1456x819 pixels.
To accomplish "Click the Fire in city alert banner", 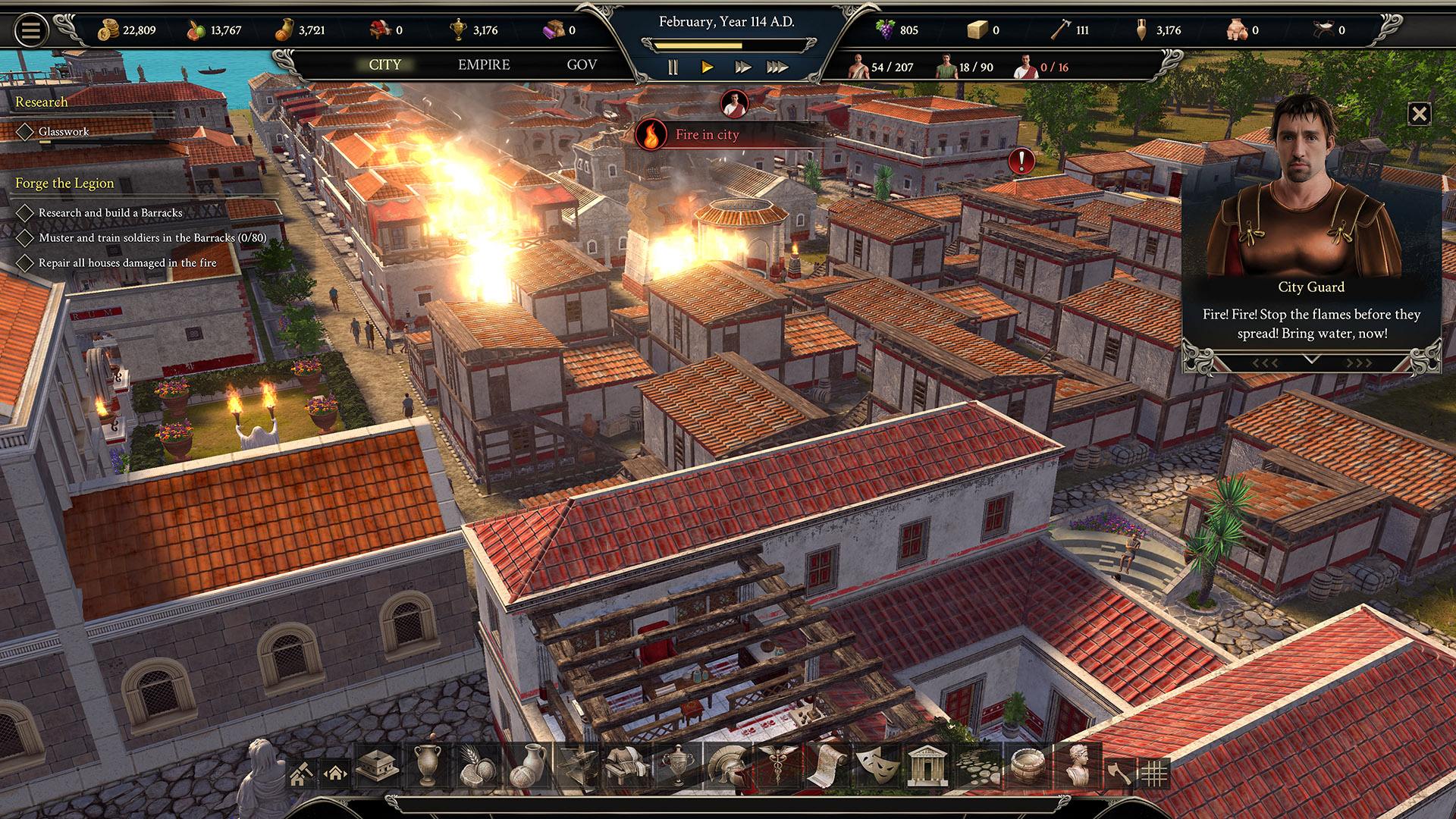I will pos(705,135).
